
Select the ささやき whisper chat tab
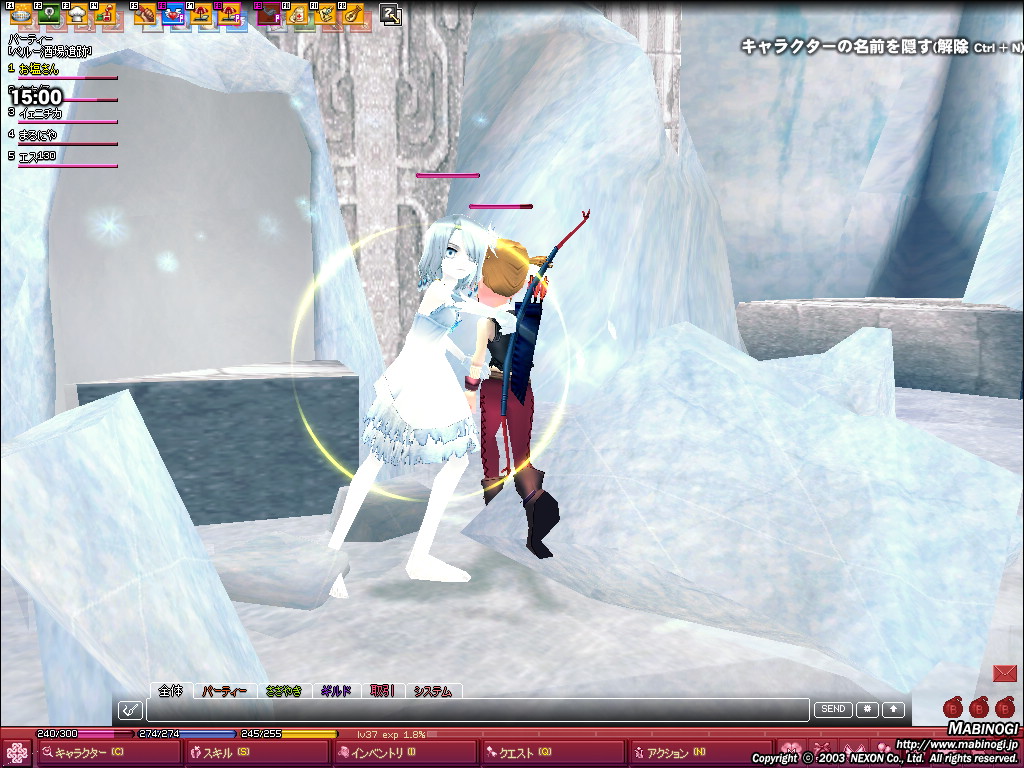pos(284,690)
